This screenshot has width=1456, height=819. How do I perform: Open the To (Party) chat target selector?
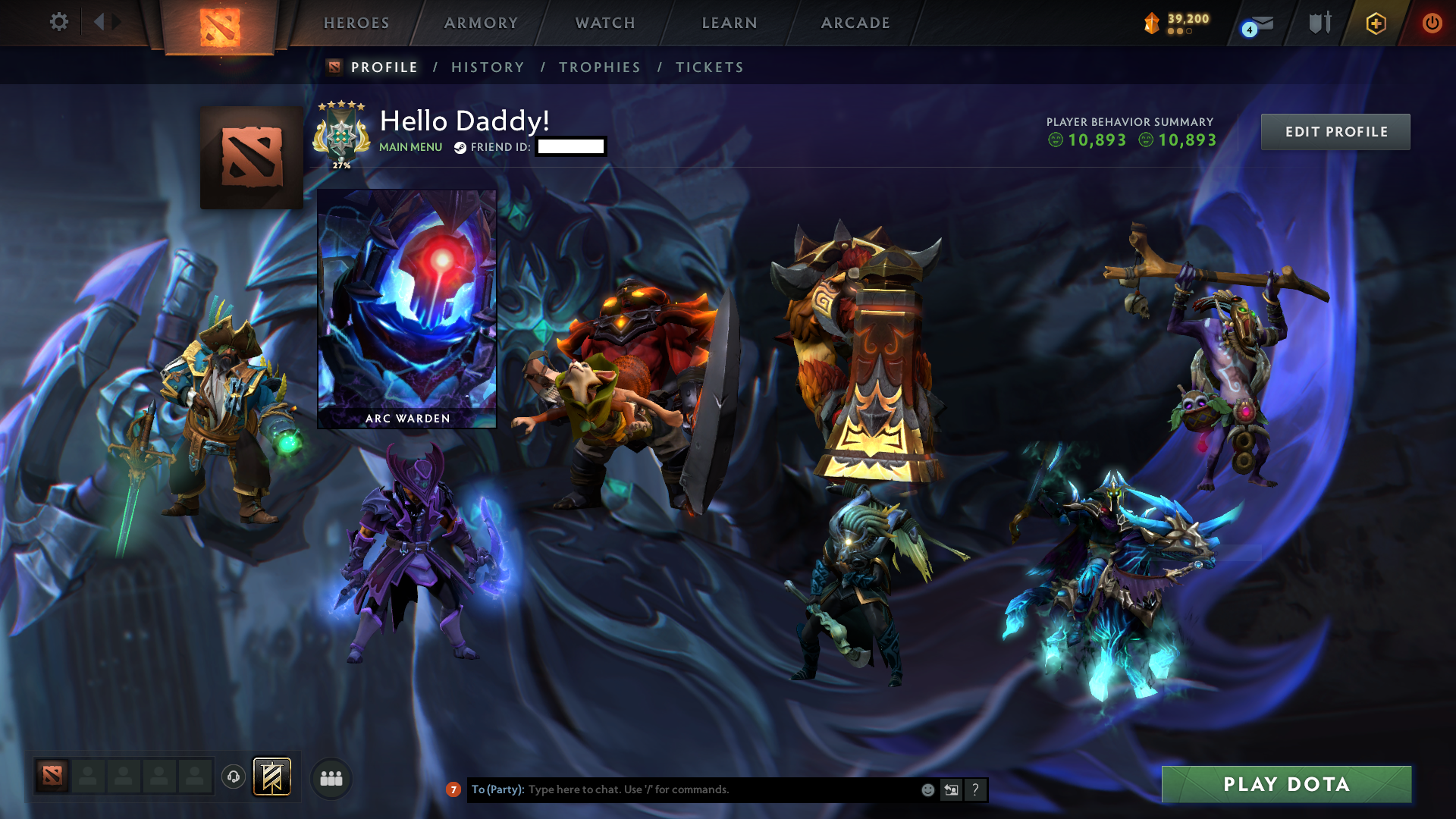coord(497,789)
